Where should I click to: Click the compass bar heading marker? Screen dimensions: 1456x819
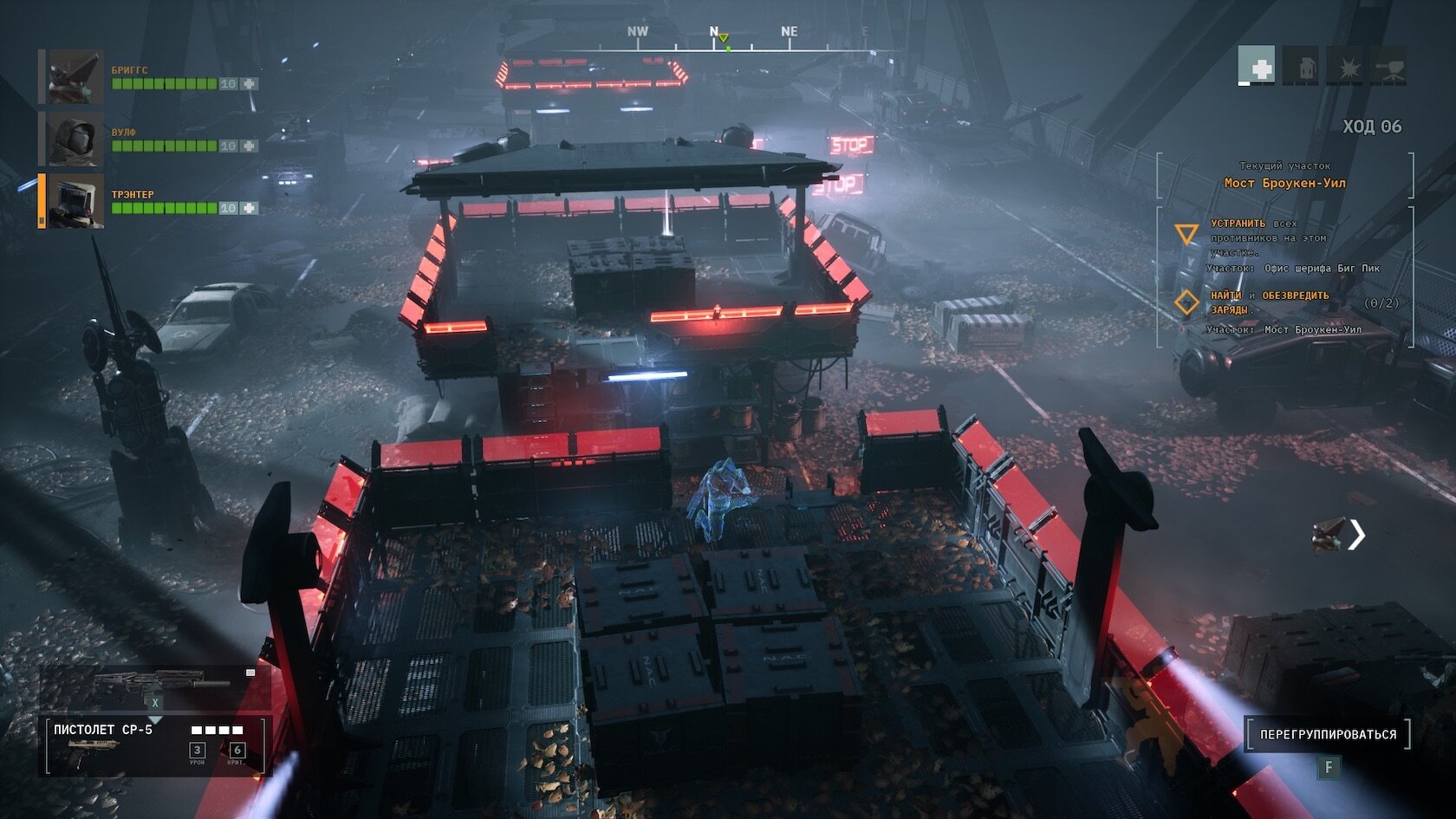[x=723, y=38]
